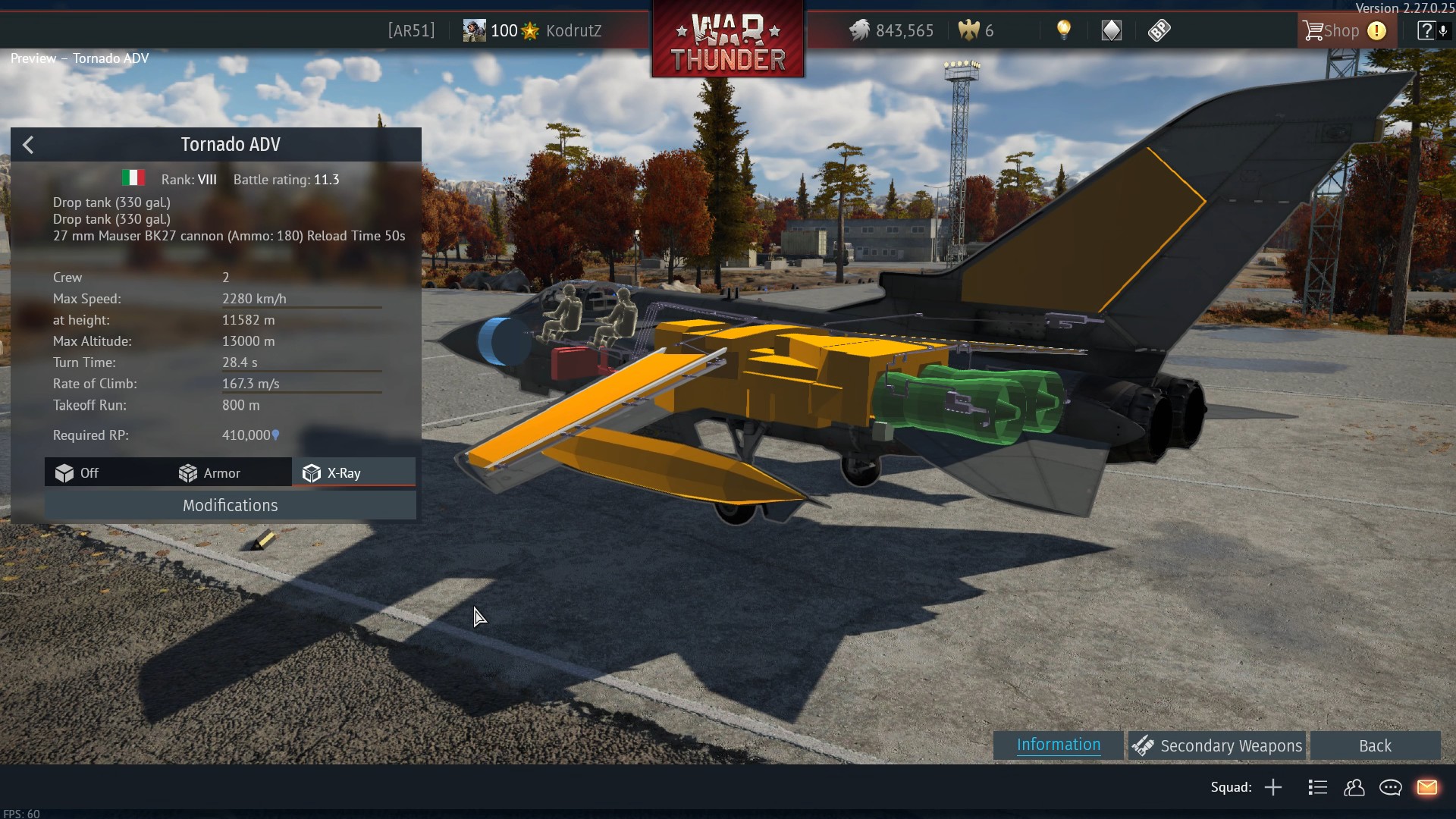Open player profile KodrutZ
This screenshot has width=1456, height=819.
(573, 31)
